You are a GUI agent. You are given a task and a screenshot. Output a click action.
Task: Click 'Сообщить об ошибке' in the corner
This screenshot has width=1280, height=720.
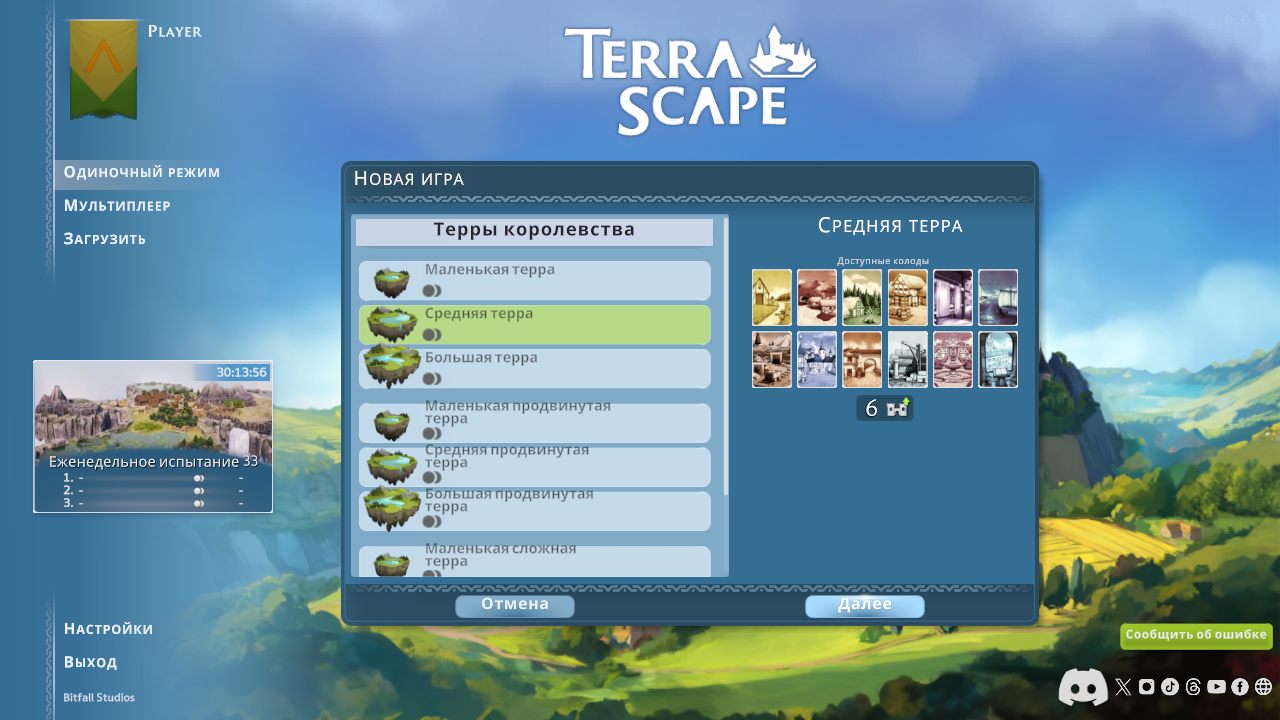pyautogui.click(x=1196, y=635)
